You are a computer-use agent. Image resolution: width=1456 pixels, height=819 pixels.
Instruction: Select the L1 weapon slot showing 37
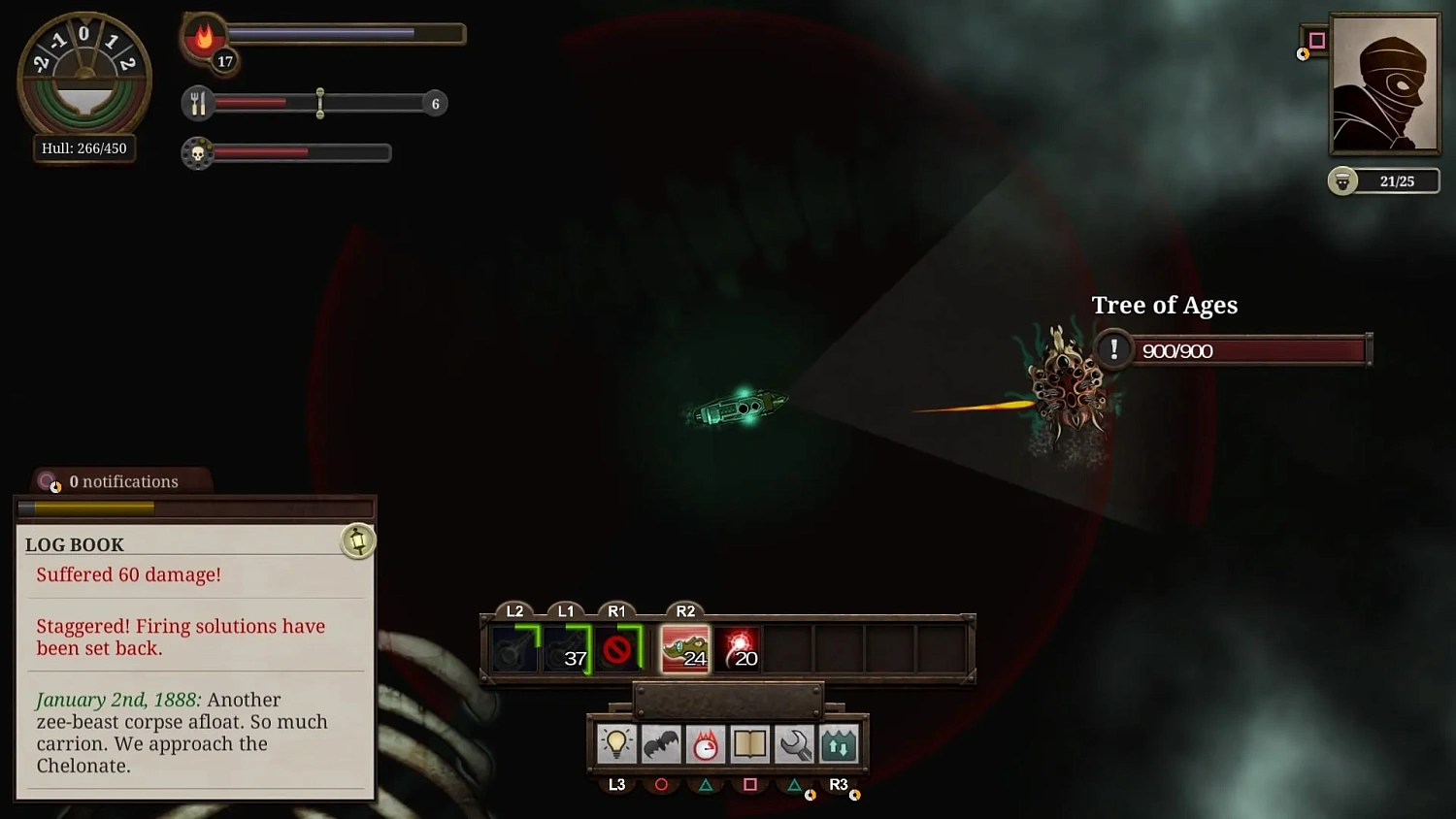click(566, 647)
